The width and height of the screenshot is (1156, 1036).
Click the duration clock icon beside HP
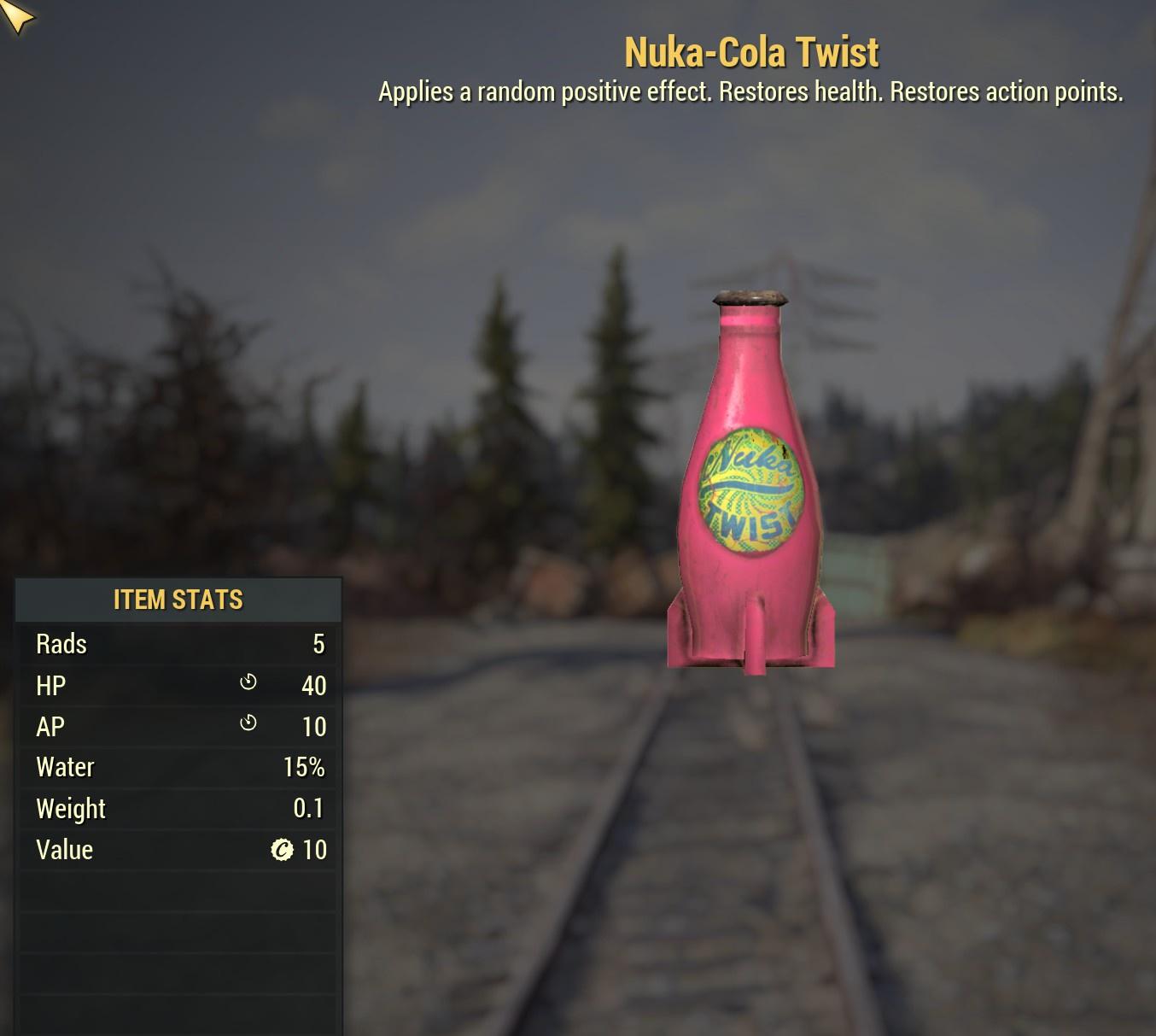tap(248, 682)
